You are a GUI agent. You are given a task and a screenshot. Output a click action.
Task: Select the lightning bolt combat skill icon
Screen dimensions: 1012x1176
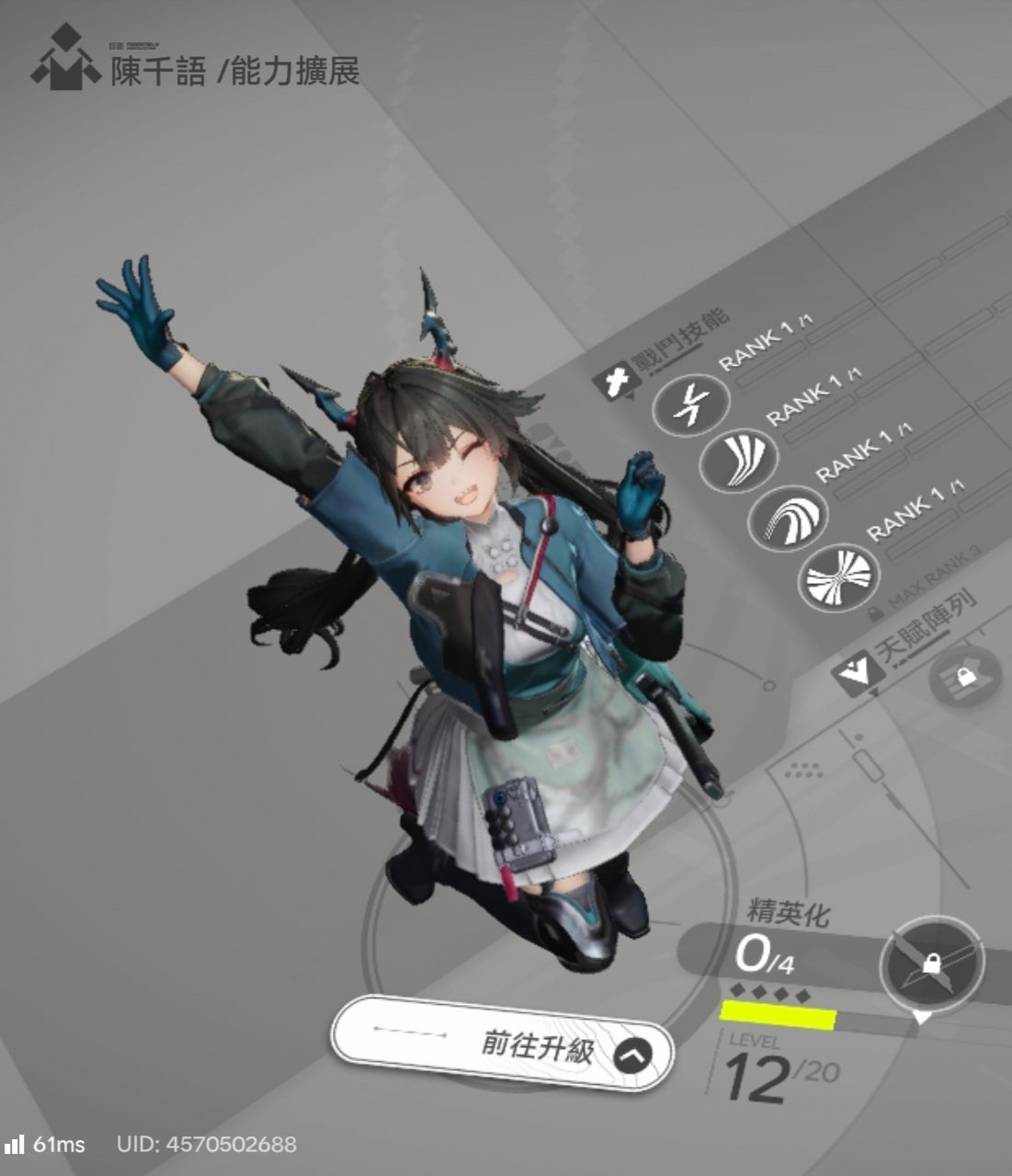pyautogui.click(x=690, y=405)
